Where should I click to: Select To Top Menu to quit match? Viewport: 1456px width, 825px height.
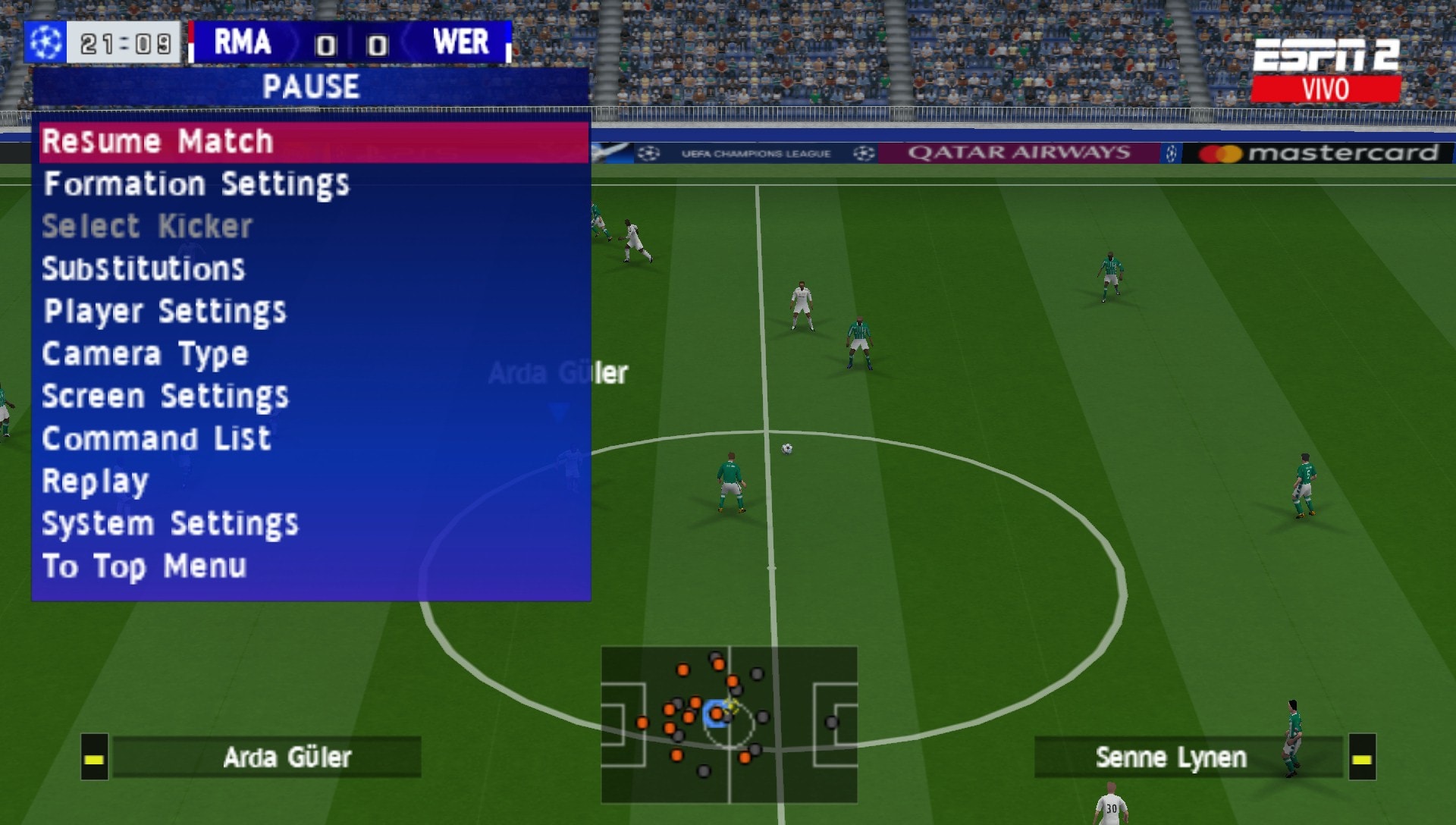pyautogui.click(x=144, y=565)
